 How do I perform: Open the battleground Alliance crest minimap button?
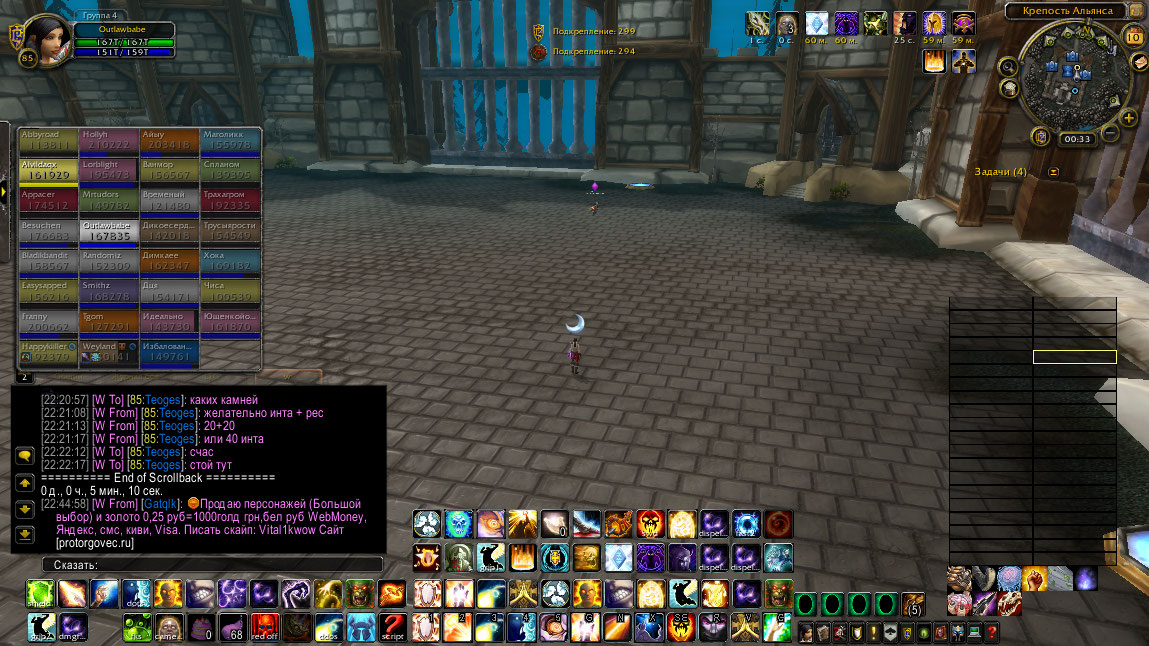click(1040, 136)
